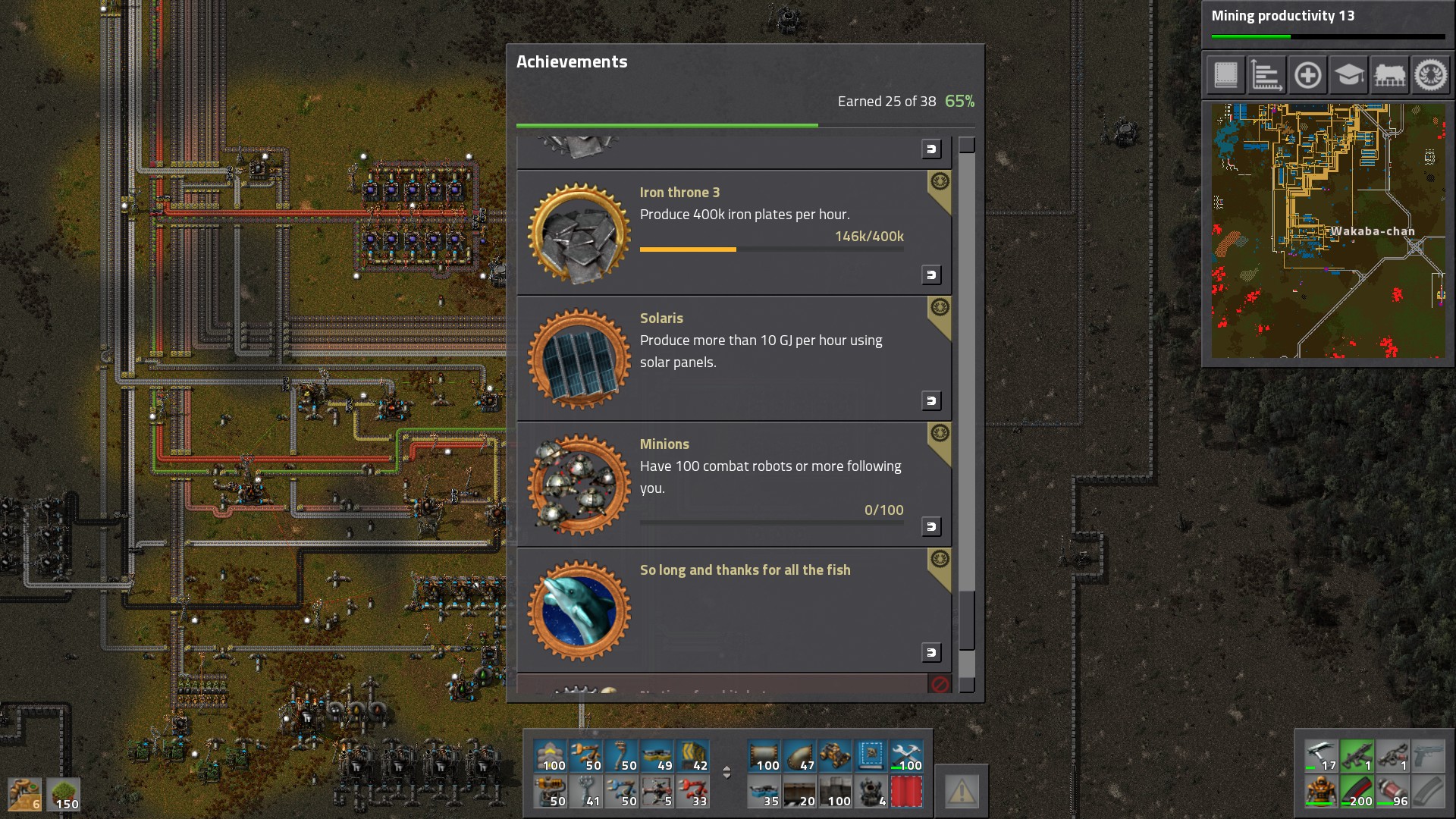Select the red deconstruction planner slot
This screenshot has width=1456, height=819.
[906, 792]
